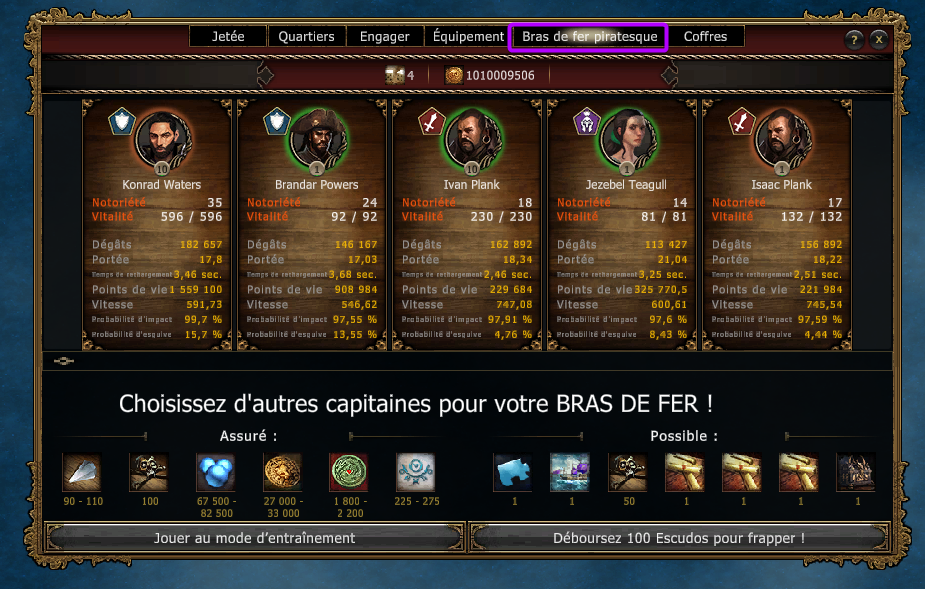Image resolution: width=925 pixels, height=589 pixels.
Task: Start Jouer au mode d'entraînement
Action: [255, 538]
